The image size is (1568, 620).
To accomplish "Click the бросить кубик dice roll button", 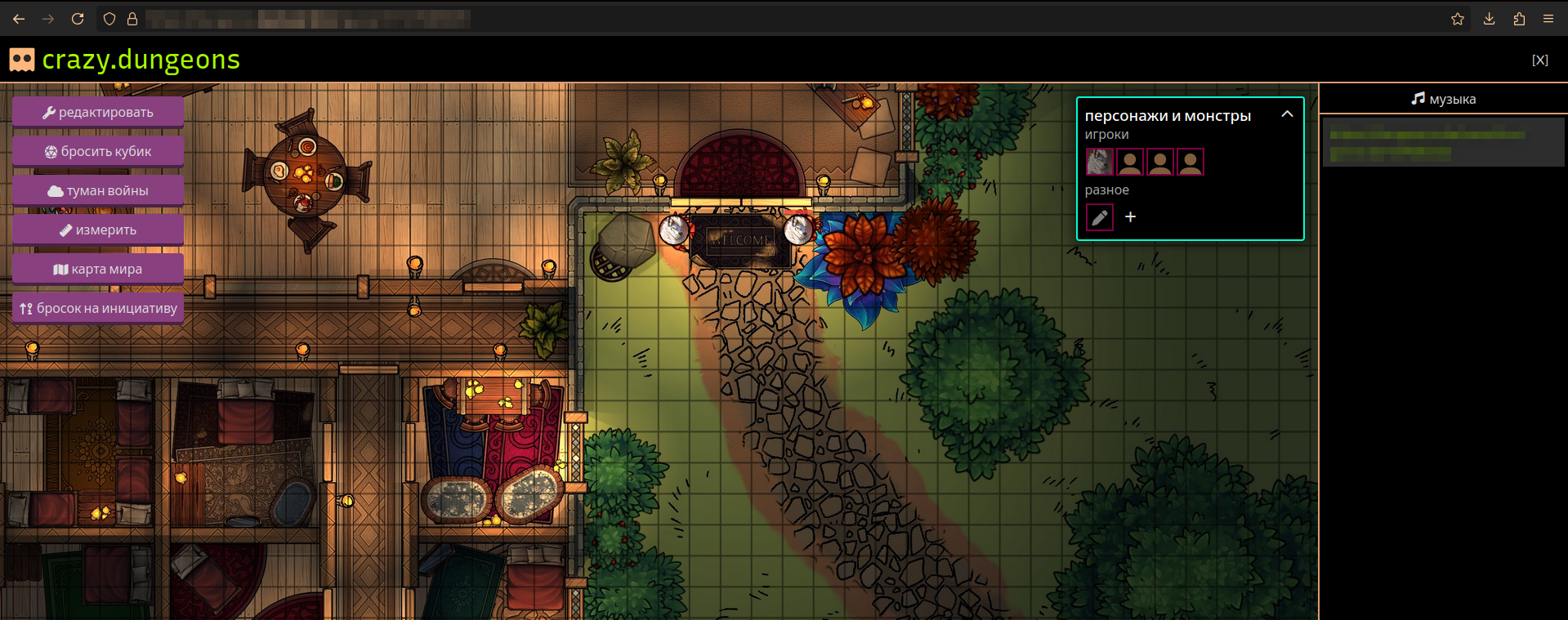I will tap(98, 152).
